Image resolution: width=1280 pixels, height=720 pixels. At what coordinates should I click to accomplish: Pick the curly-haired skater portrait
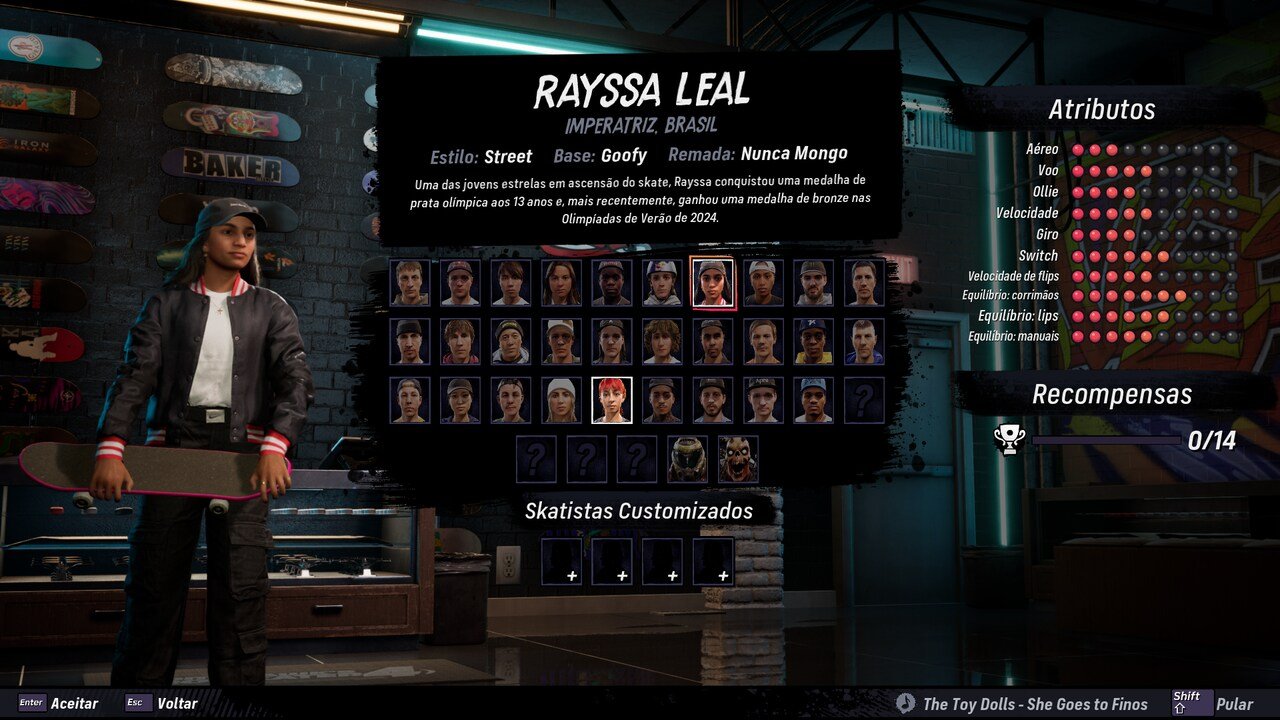(661, 342)
